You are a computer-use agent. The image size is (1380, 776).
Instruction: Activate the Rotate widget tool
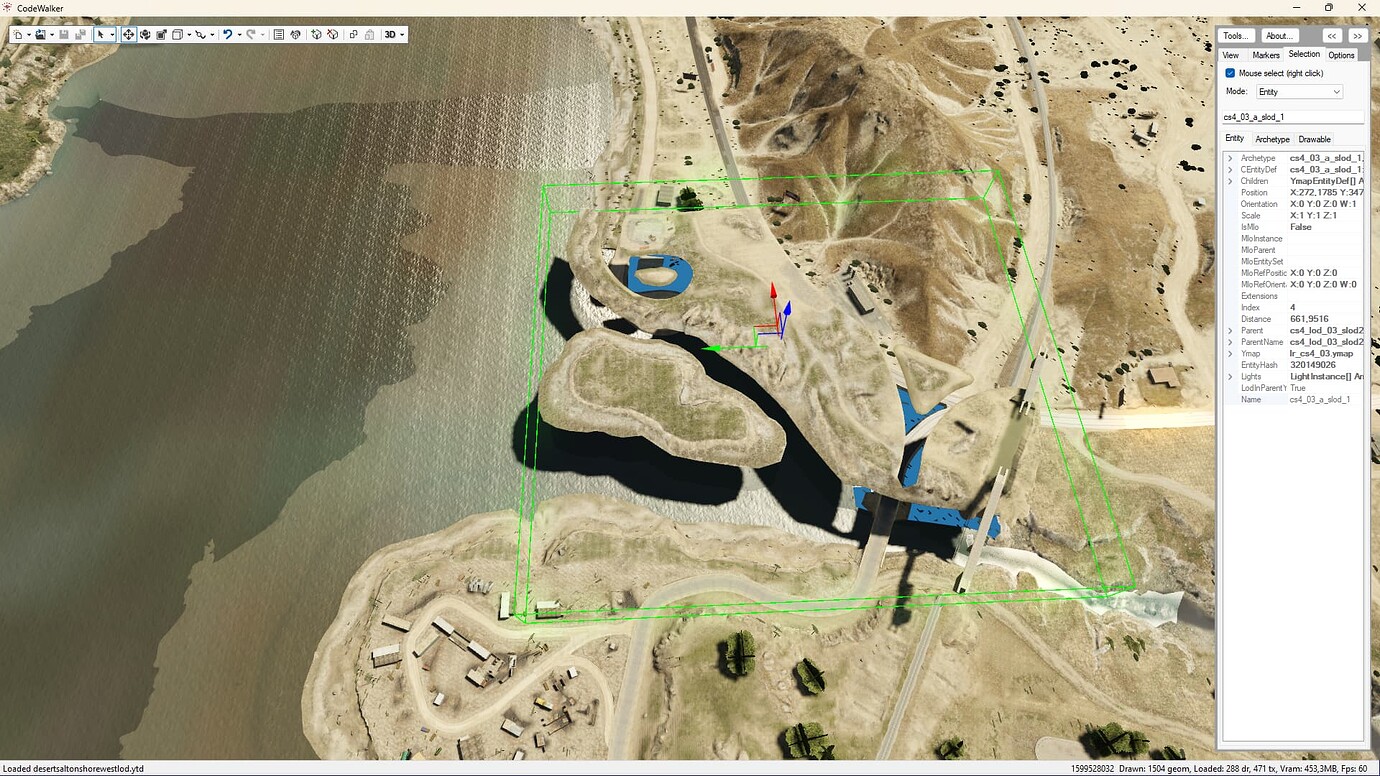[146, 34]
